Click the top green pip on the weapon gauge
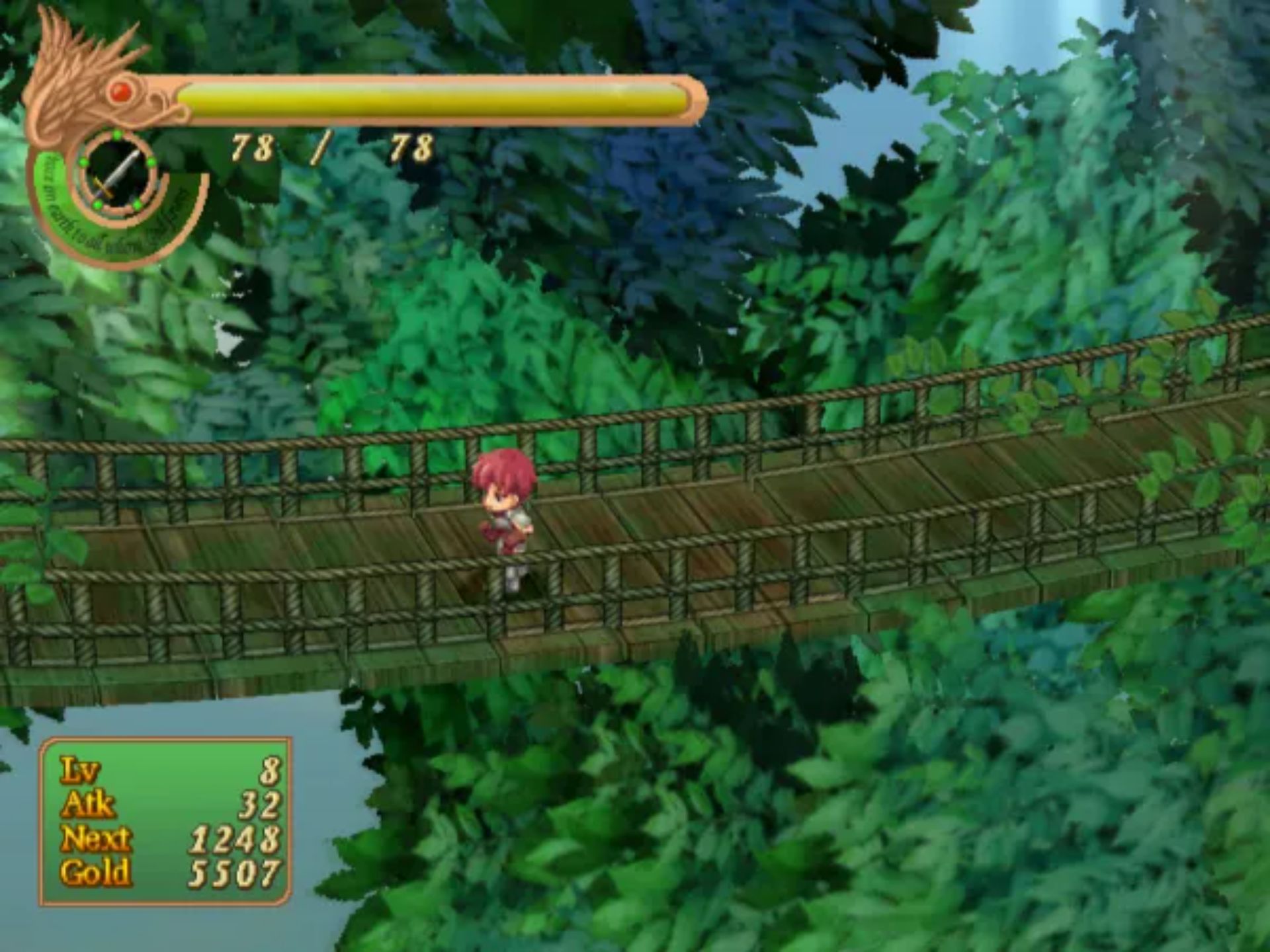Screen dimensions: 1270x952 116,134
